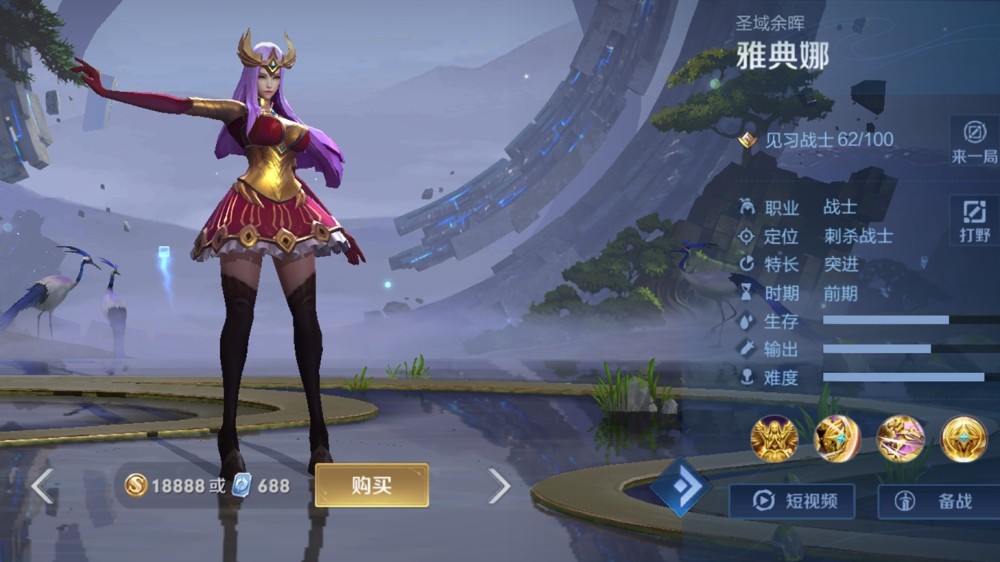Go to the next hero with the right arrow
Image resolution: width=1000 pixels, height=562 pixels.
pyautogui.click(x=499, y=486)
